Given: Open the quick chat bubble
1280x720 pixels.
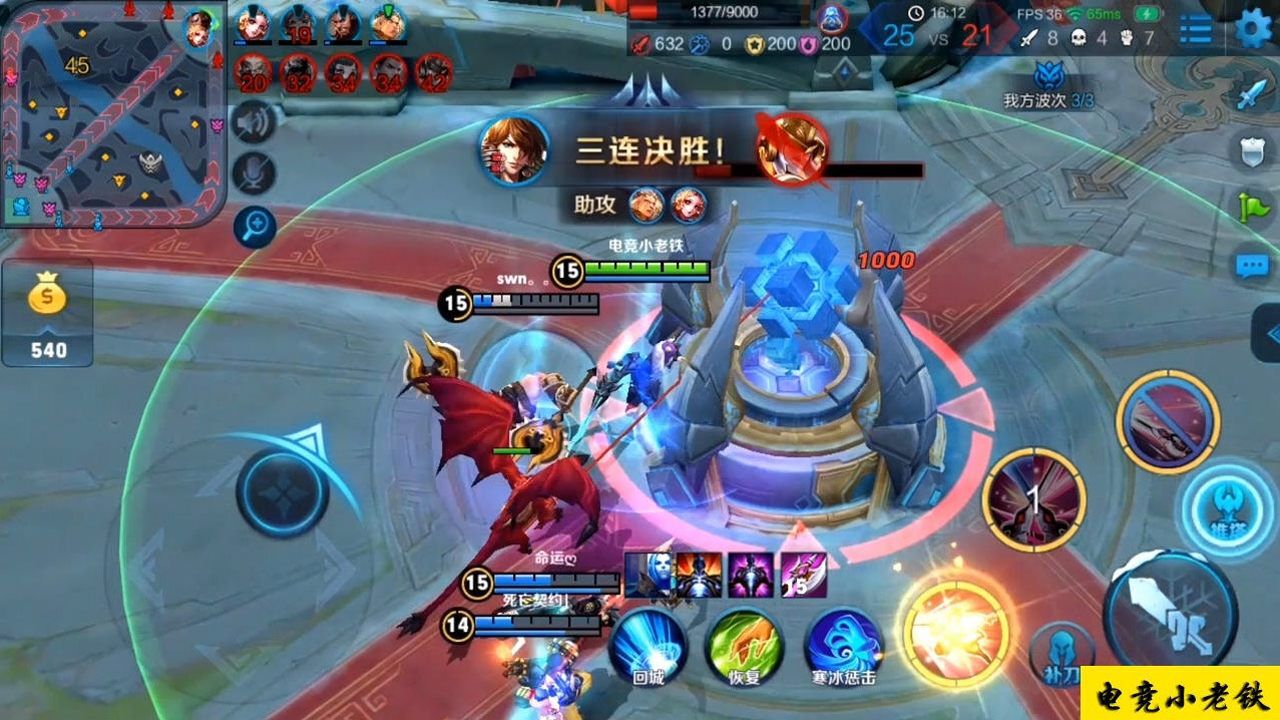Looking at the screenshot, I should pos(1252,265).
